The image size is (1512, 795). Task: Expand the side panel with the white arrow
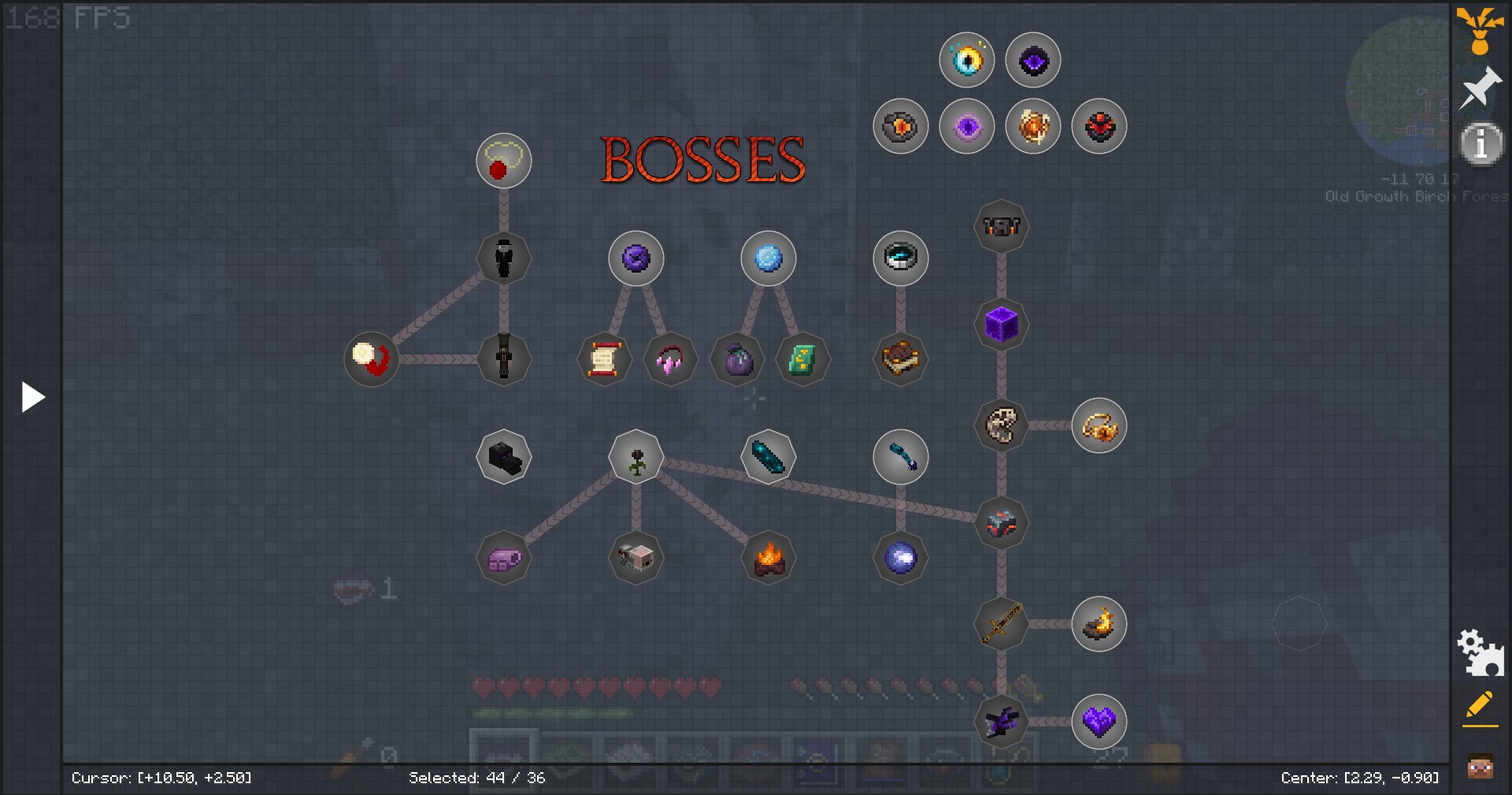pyautogui.click(x=32, y=397)
